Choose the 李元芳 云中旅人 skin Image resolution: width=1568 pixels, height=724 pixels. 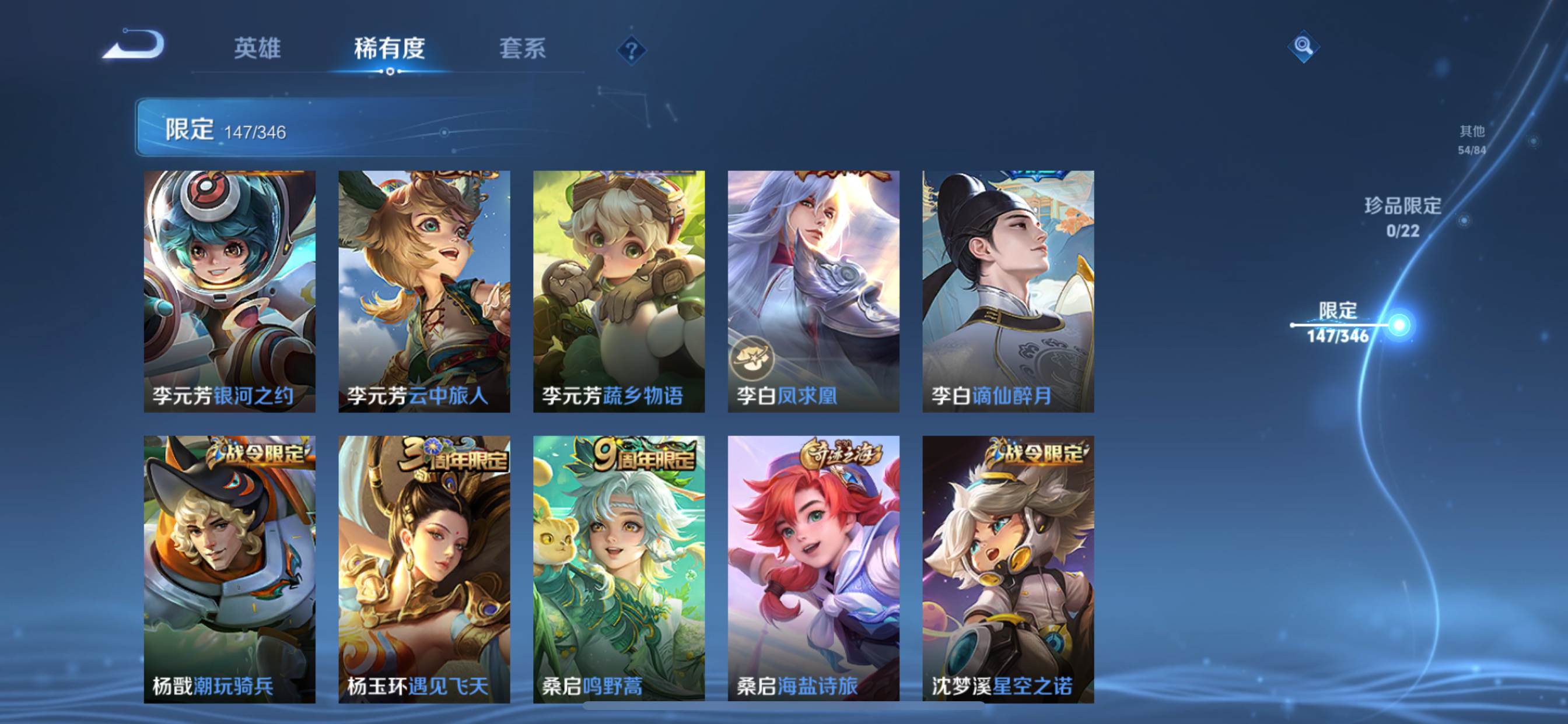(424, 291)
